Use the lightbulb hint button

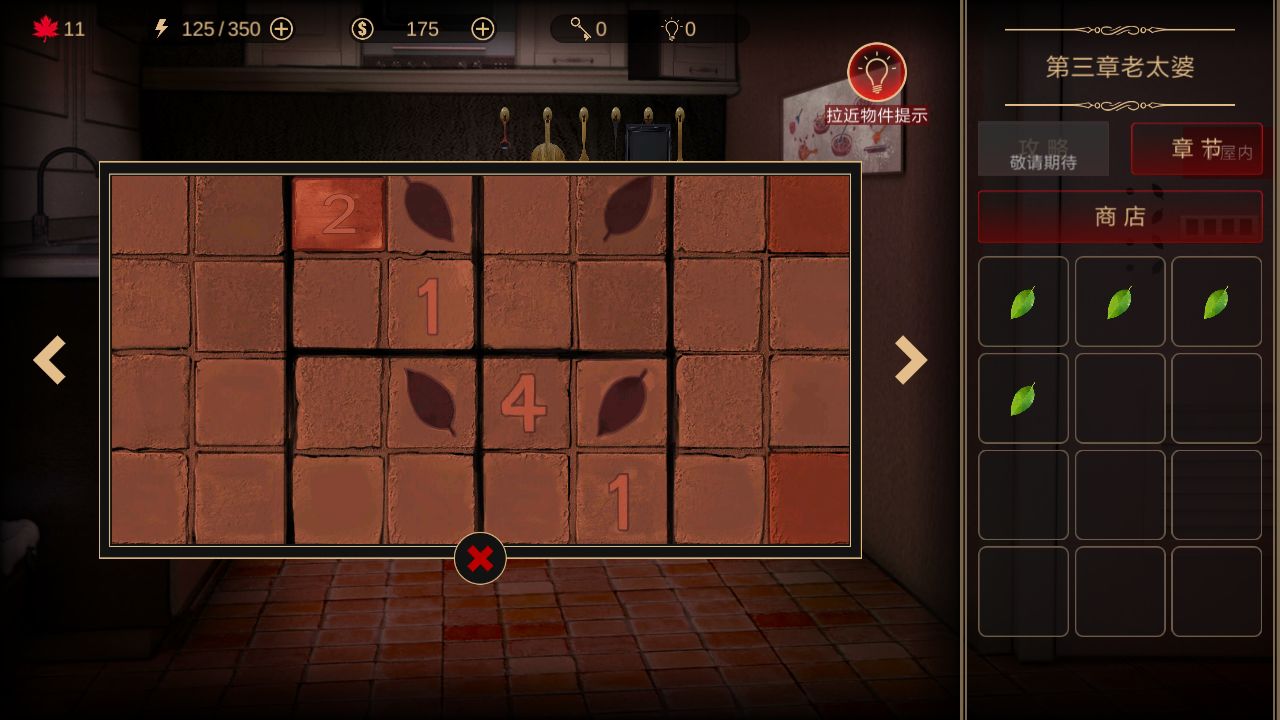877,73
